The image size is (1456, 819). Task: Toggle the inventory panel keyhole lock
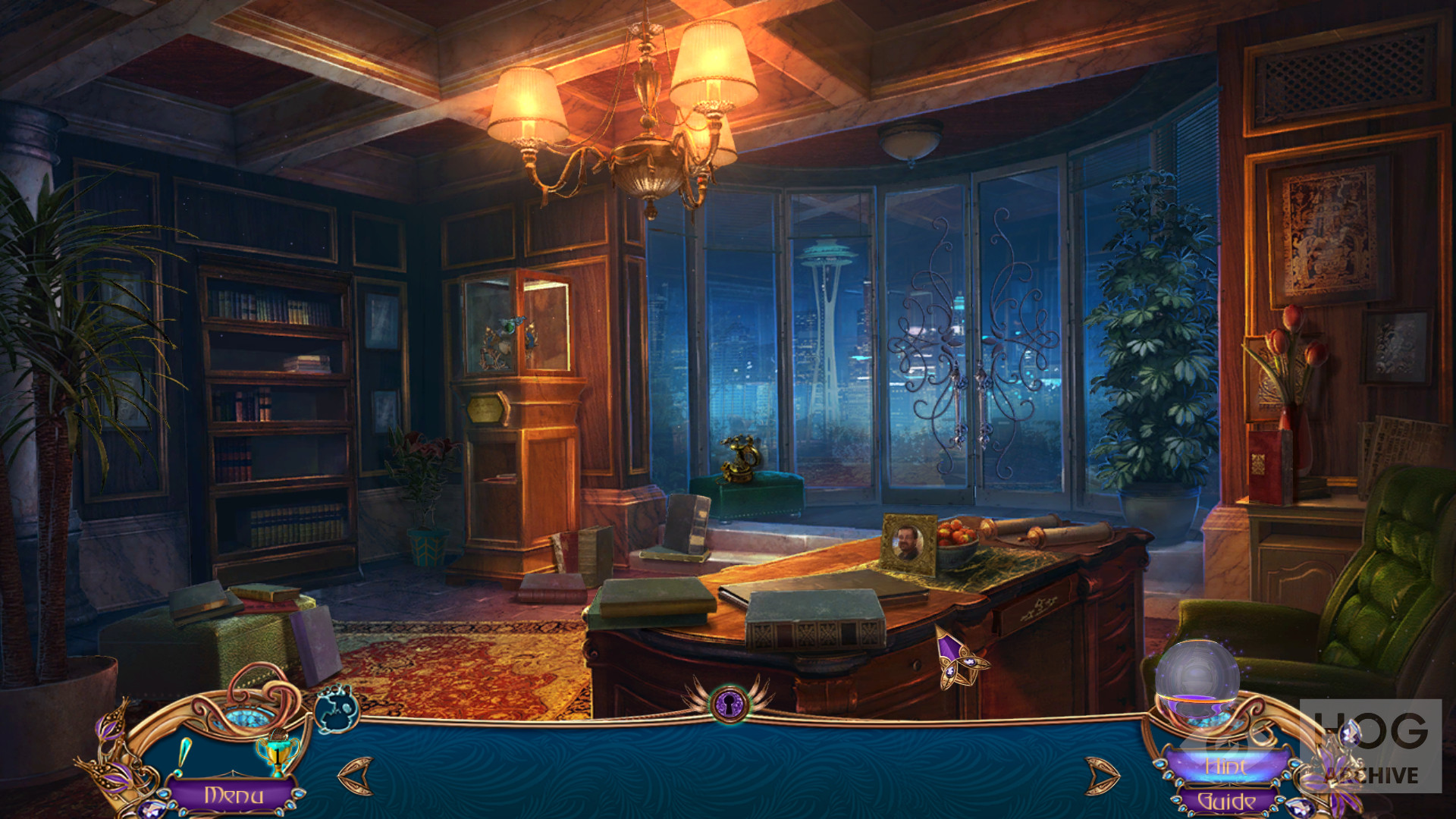730,701
